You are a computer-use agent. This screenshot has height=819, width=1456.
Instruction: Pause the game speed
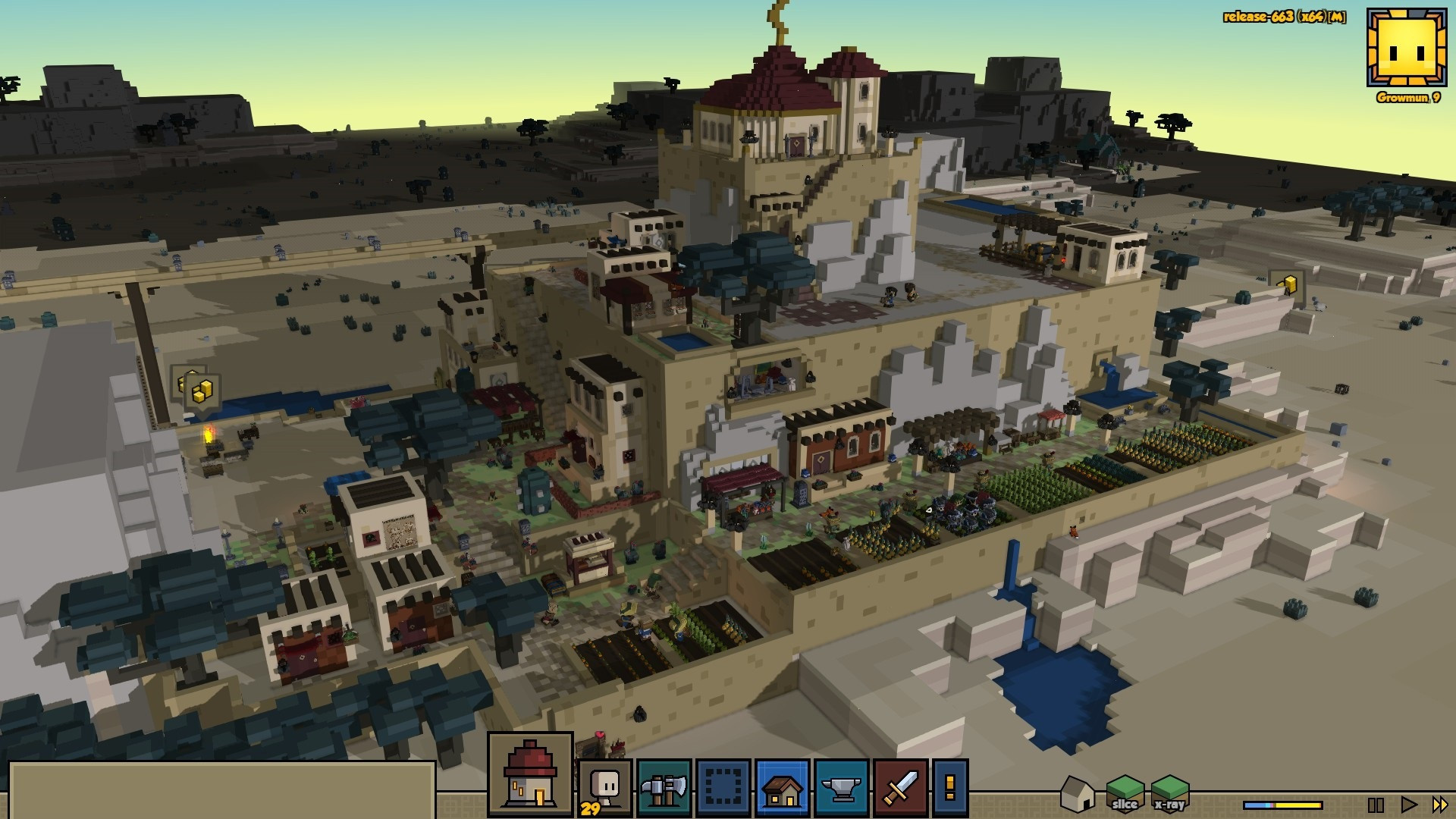coord(1376,805)
